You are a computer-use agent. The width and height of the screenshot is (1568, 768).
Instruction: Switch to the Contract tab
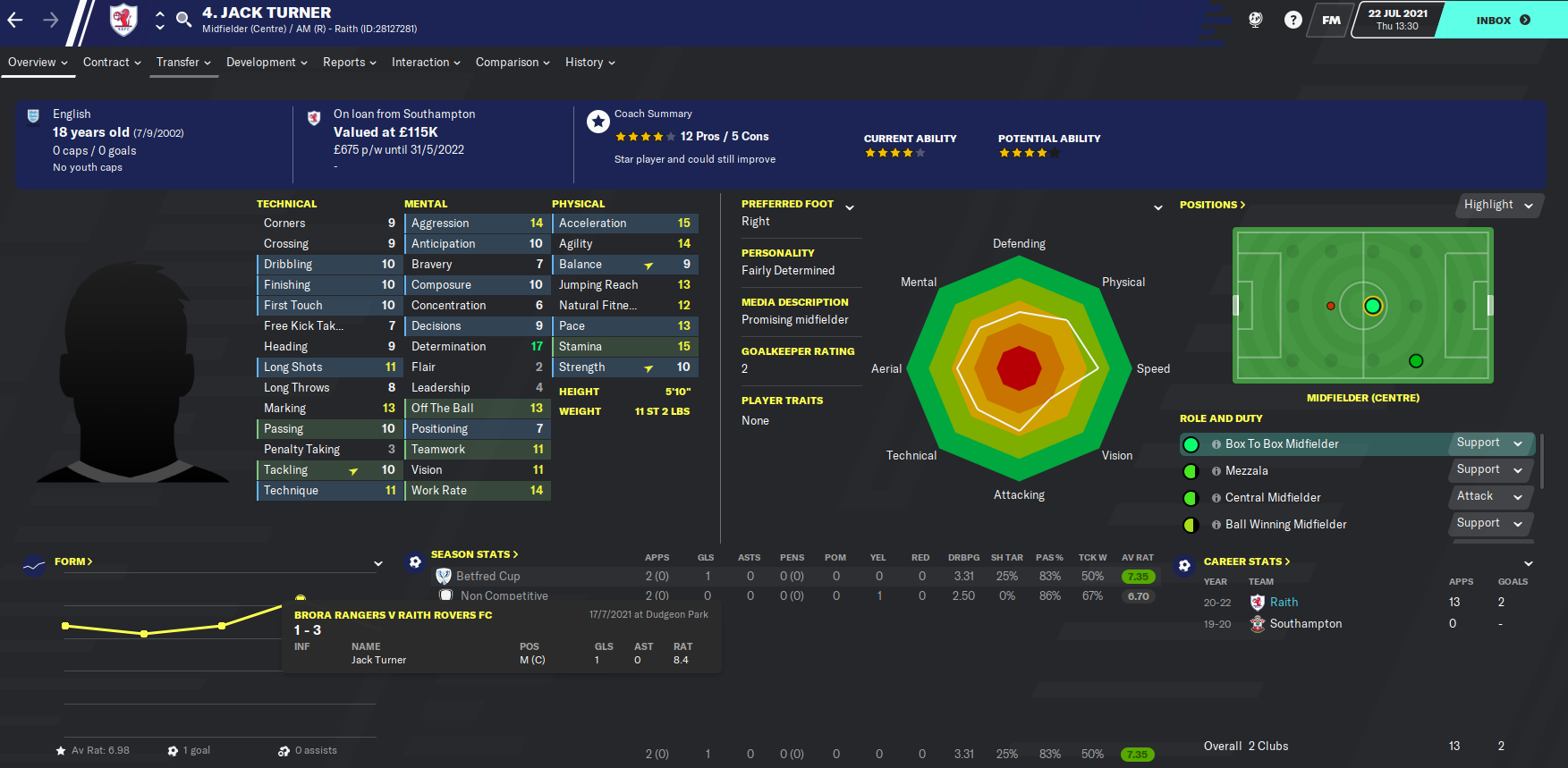[107, 62]
